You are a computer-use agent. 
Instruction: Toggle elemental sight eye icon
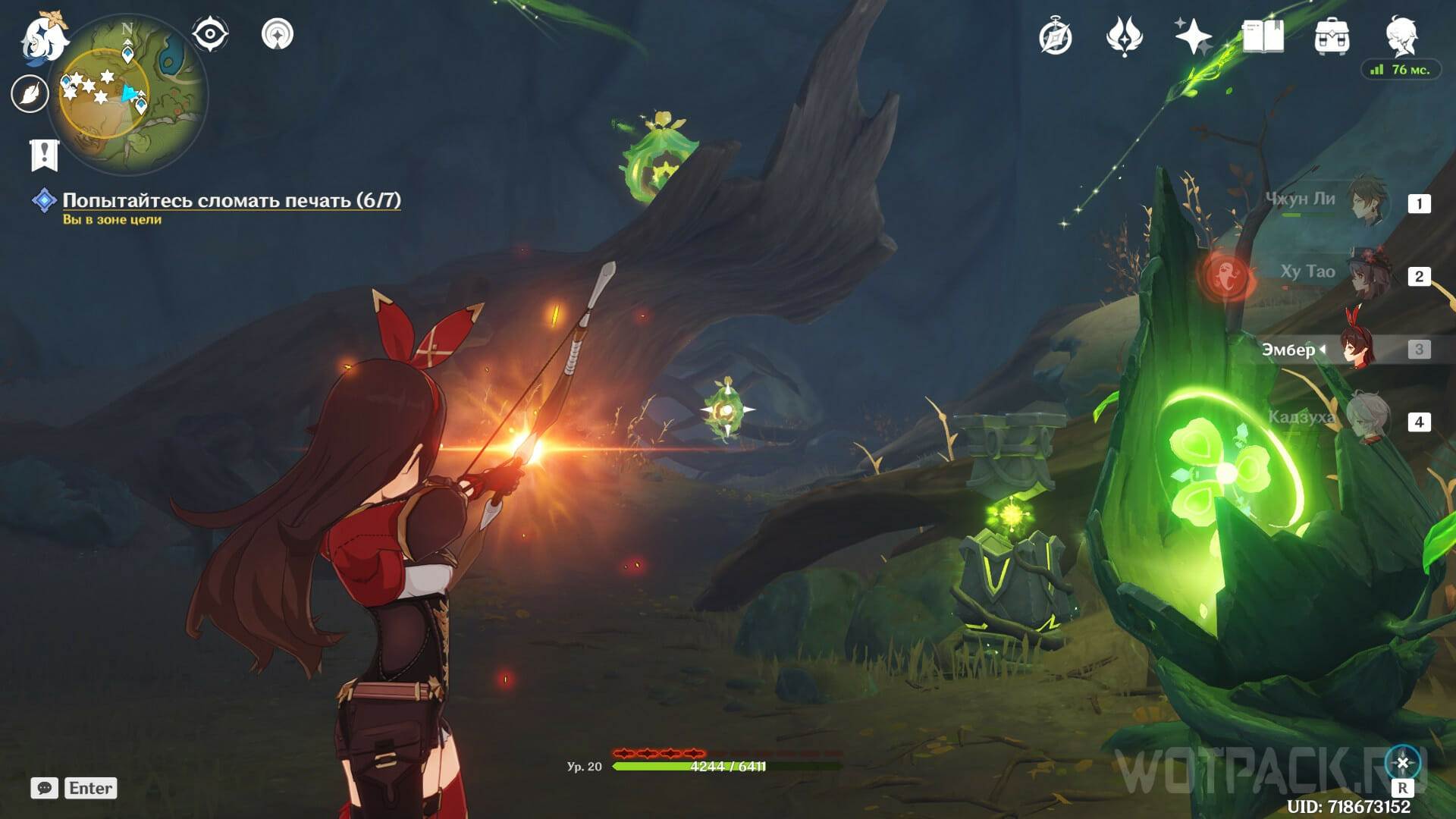coord(210,34)
